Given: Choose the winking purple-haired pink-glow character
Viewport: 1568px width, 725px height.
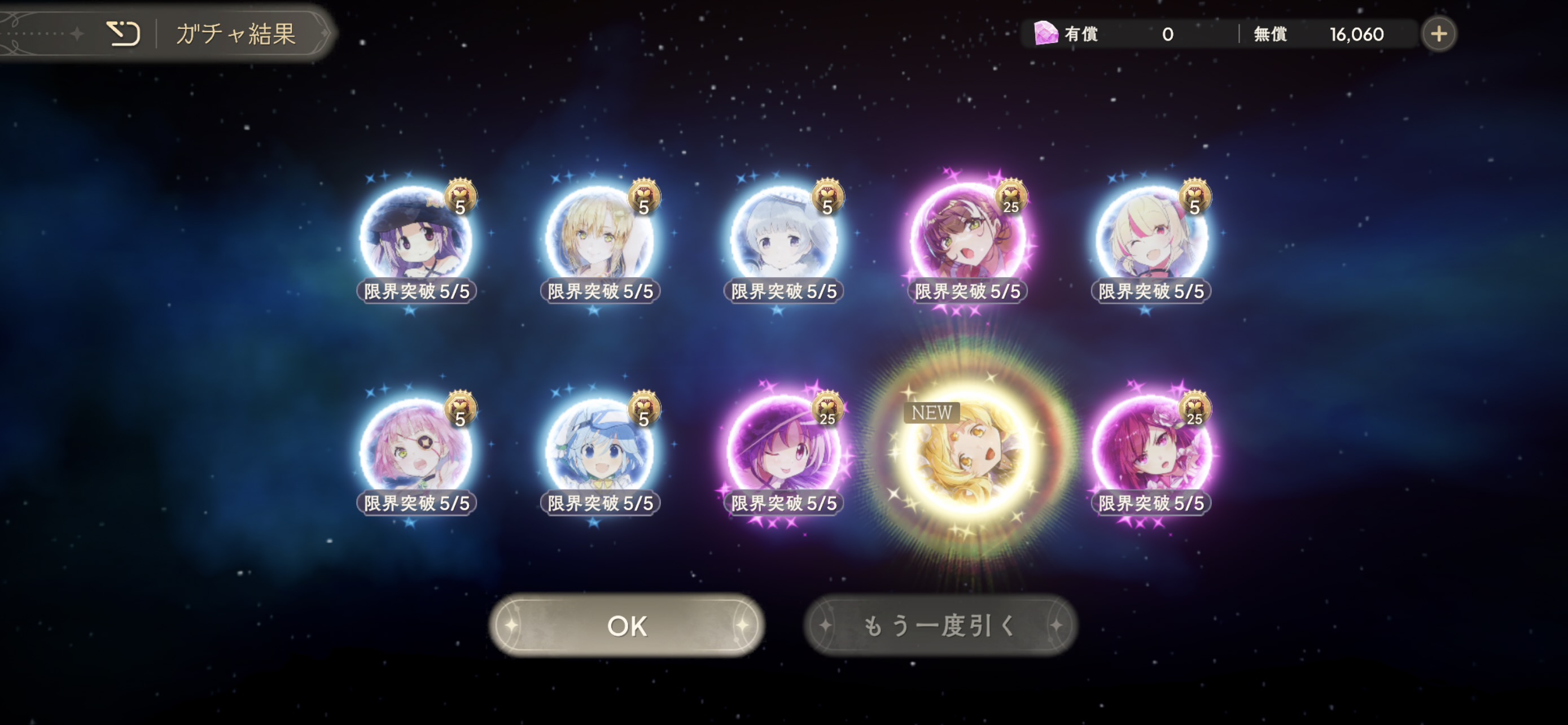Looking at the screenshot, I should pyautogui.click(x=783, y=451).
